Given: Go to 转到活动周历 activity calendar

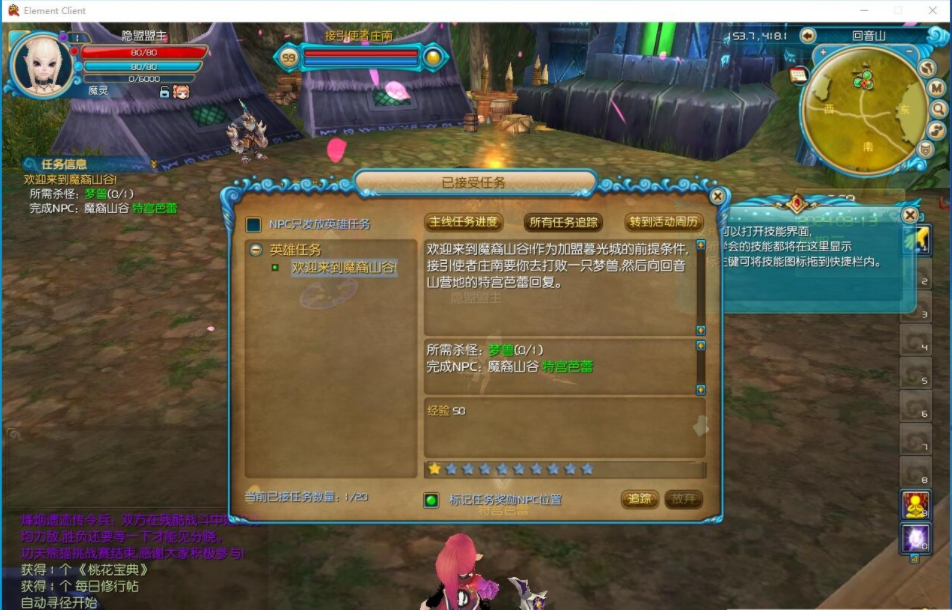Looking at the screenshot, I should tap(664, 222).
